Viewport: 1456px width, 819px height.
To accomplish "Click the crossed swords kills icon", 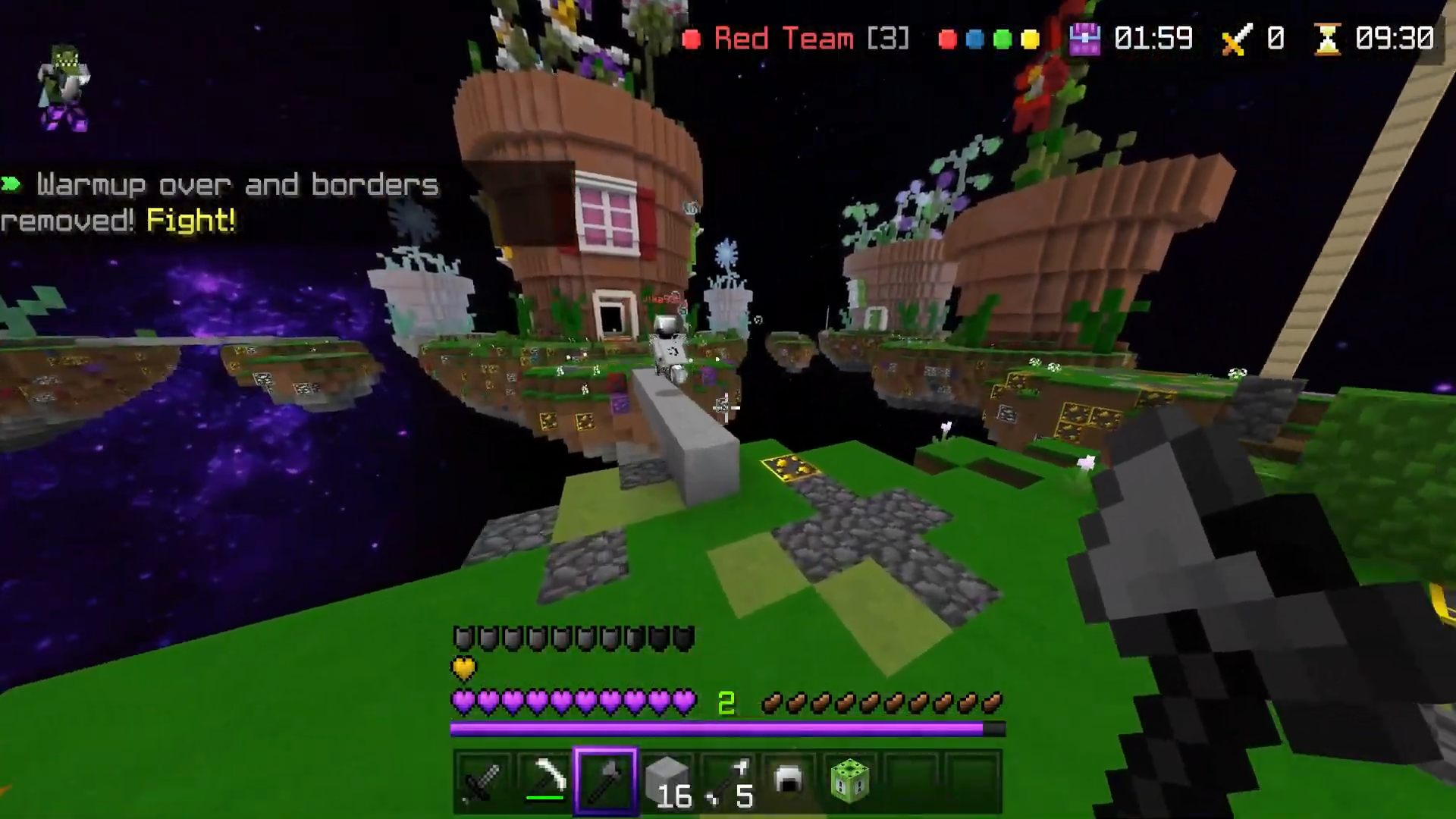I will click(1235, 39).
